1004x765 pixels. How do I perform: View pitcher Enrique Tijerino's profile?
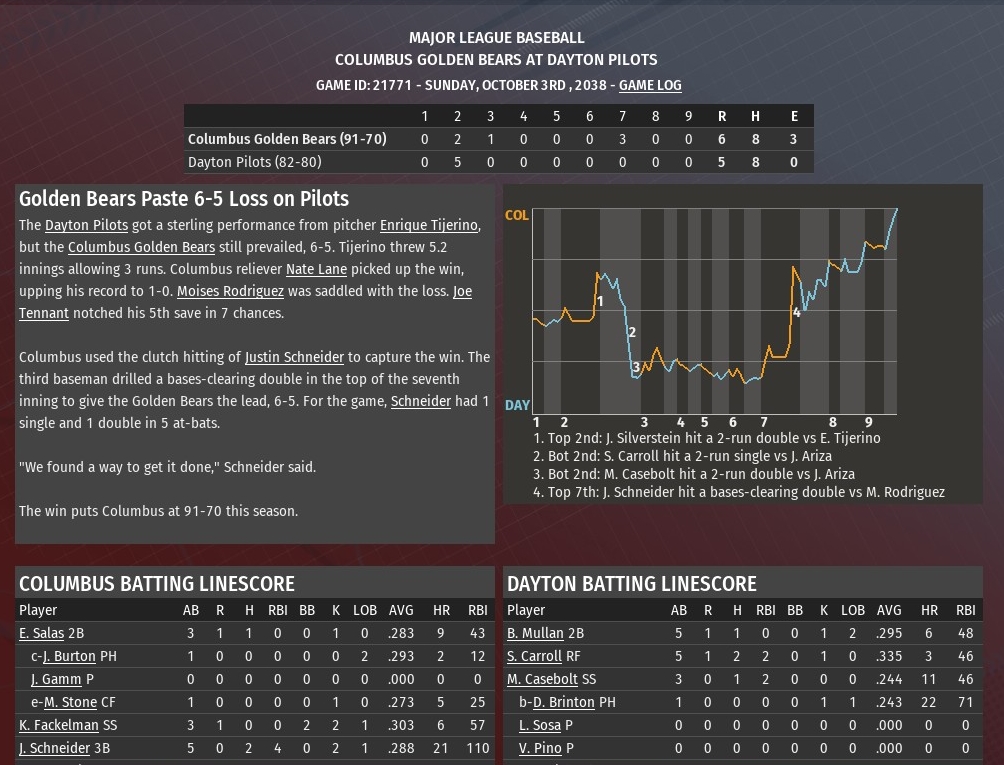pos(428,226)
